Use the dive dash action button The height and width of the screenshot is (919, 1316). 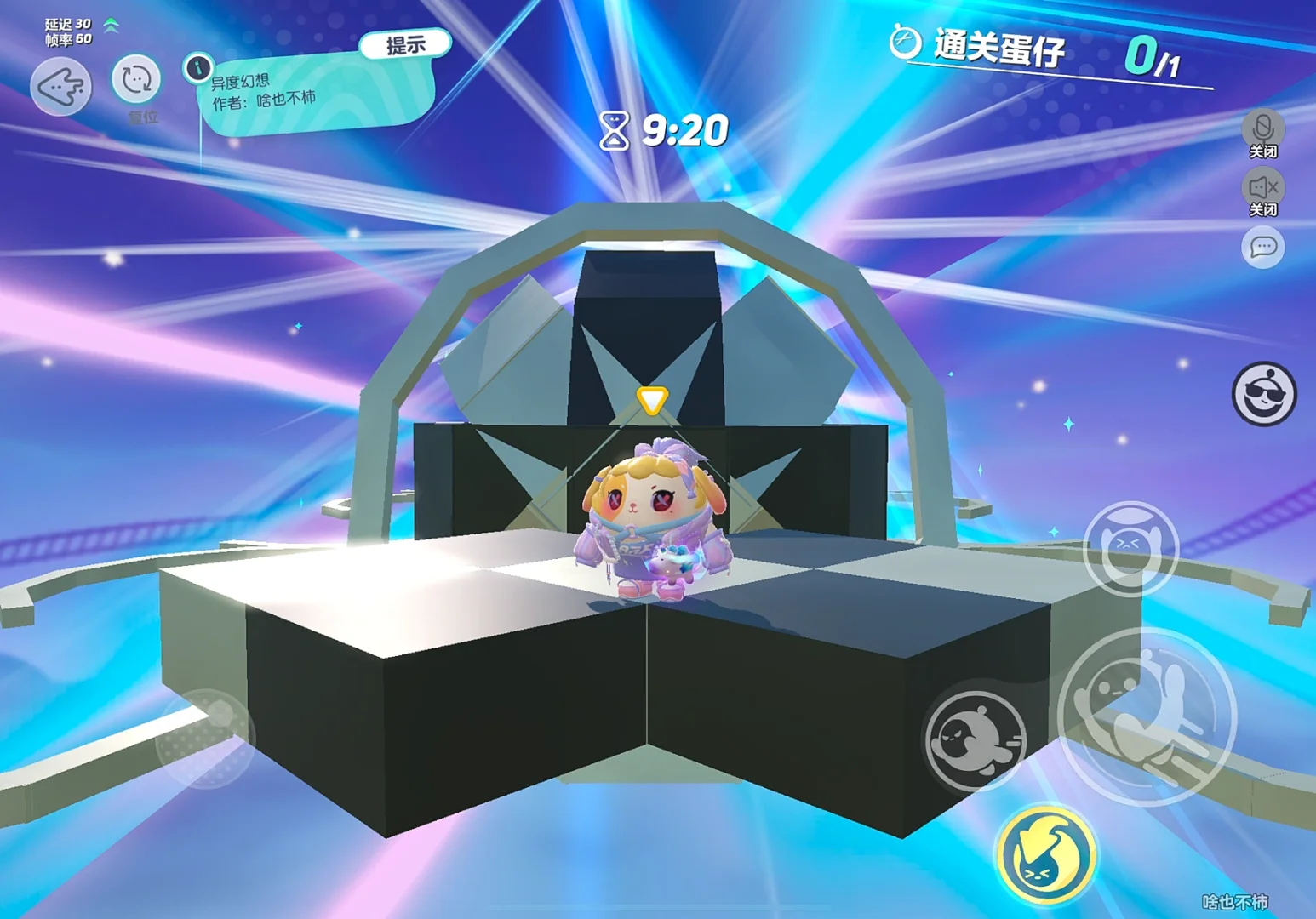976,737
